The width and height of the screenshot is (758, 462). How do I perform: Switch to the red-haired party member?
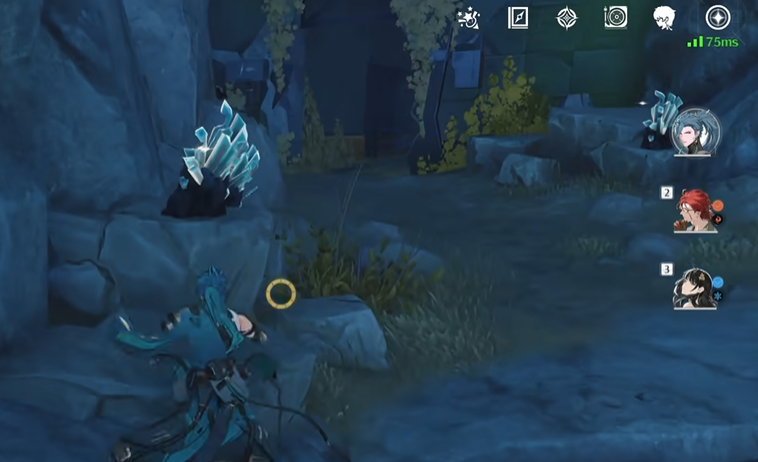click(693, 211)
